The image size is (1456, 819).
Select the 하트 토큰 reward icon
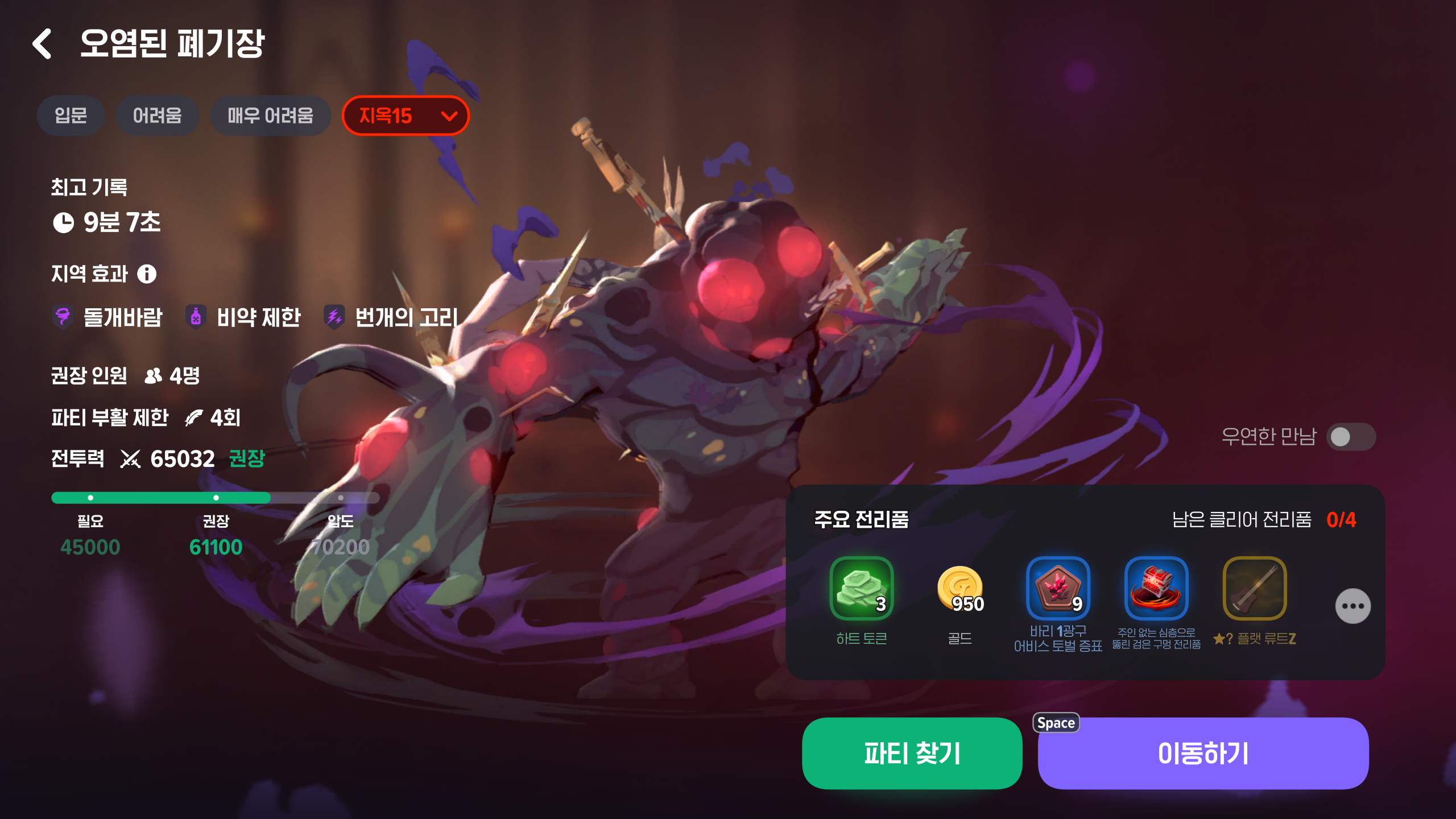click(861, 588)
